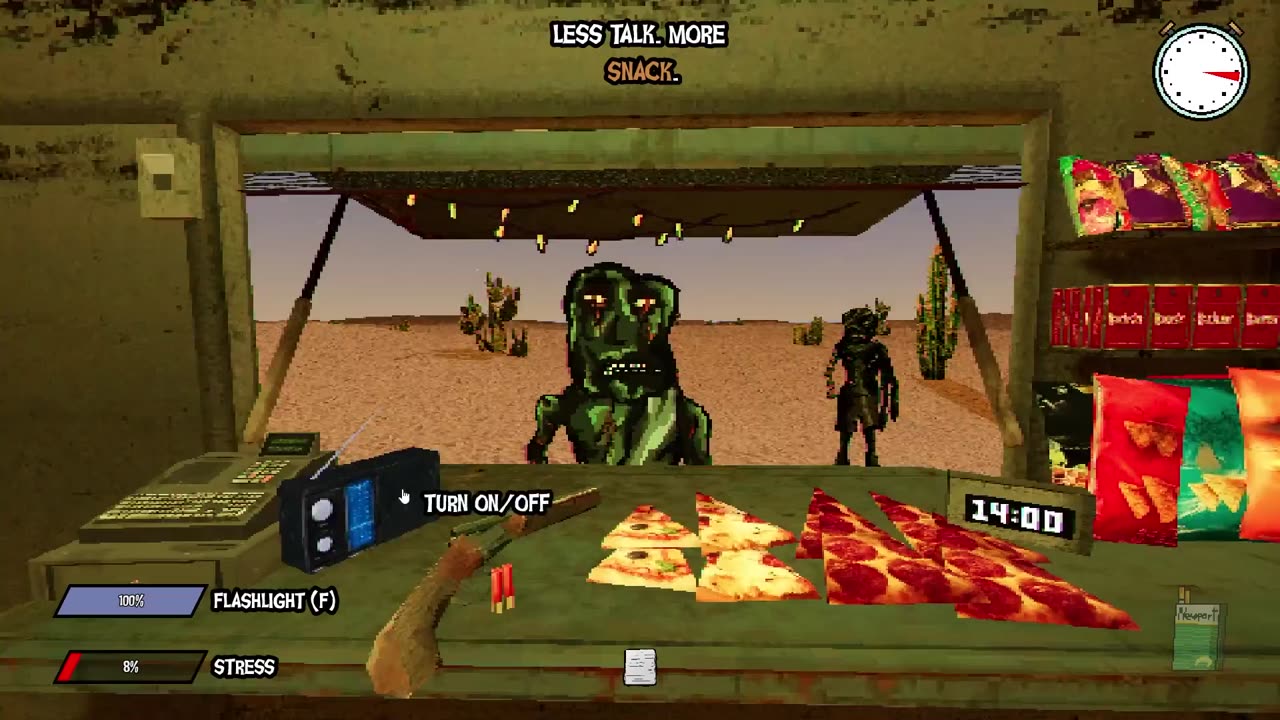Viewport: 1280px width, 720px height.
Task: Click the Turn On/Off radio prompt
Action: click(x=486, y=503)
